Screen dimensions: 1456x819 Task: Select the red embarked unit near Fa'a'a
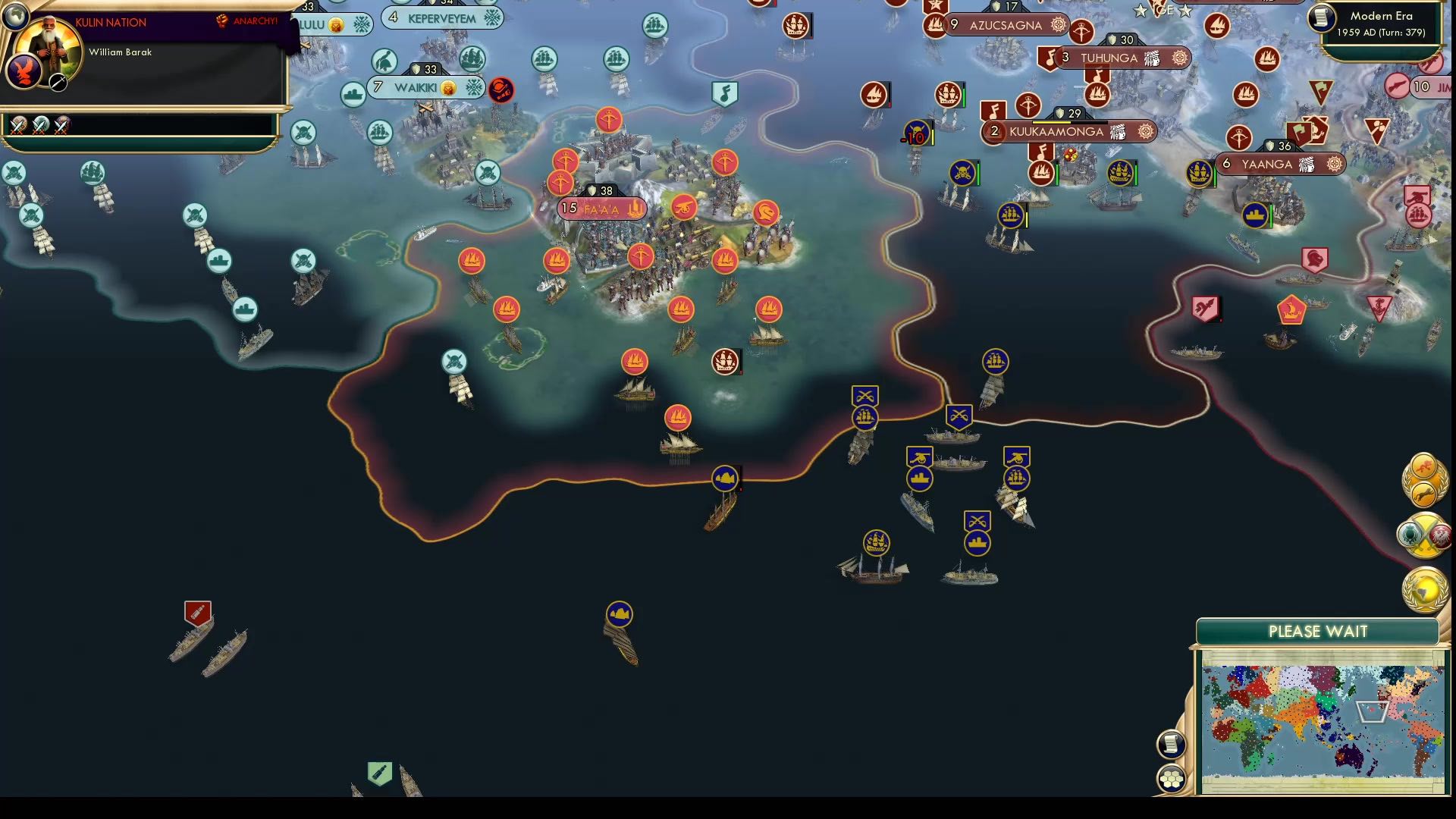726,362
